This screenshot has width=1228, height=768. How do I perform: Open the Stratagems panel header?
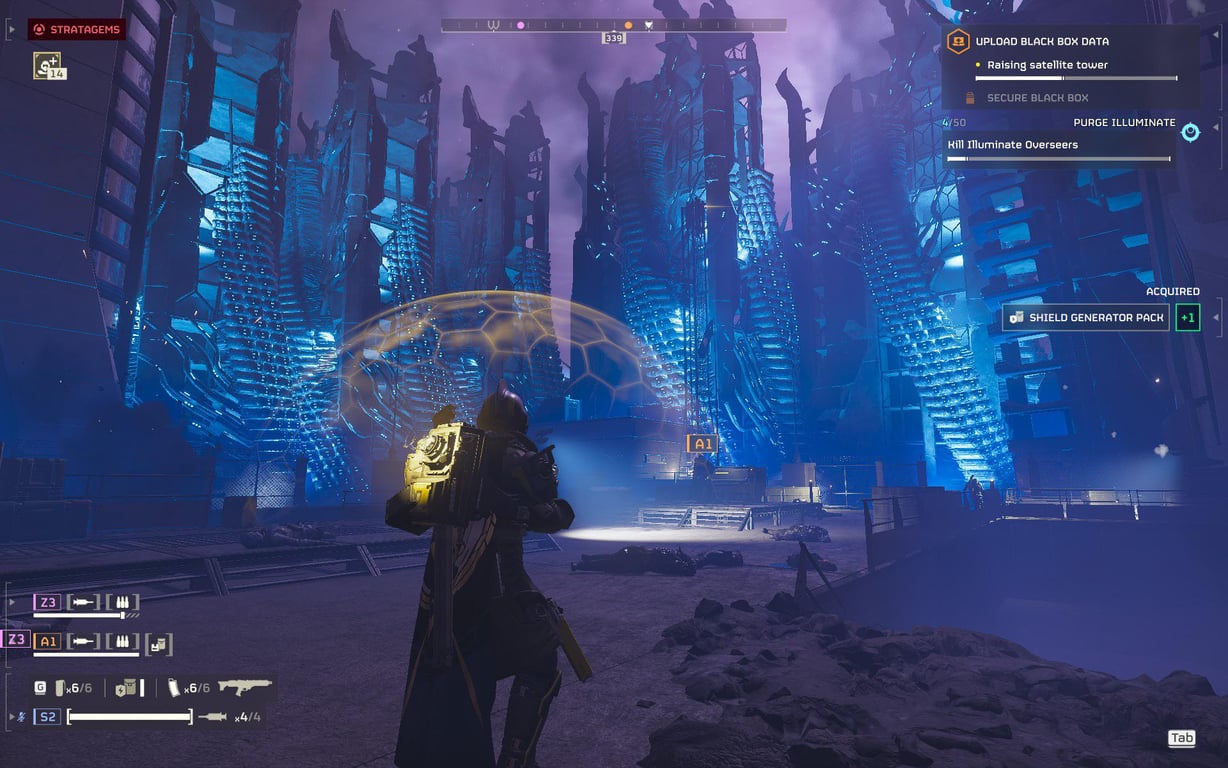[76, 30]
